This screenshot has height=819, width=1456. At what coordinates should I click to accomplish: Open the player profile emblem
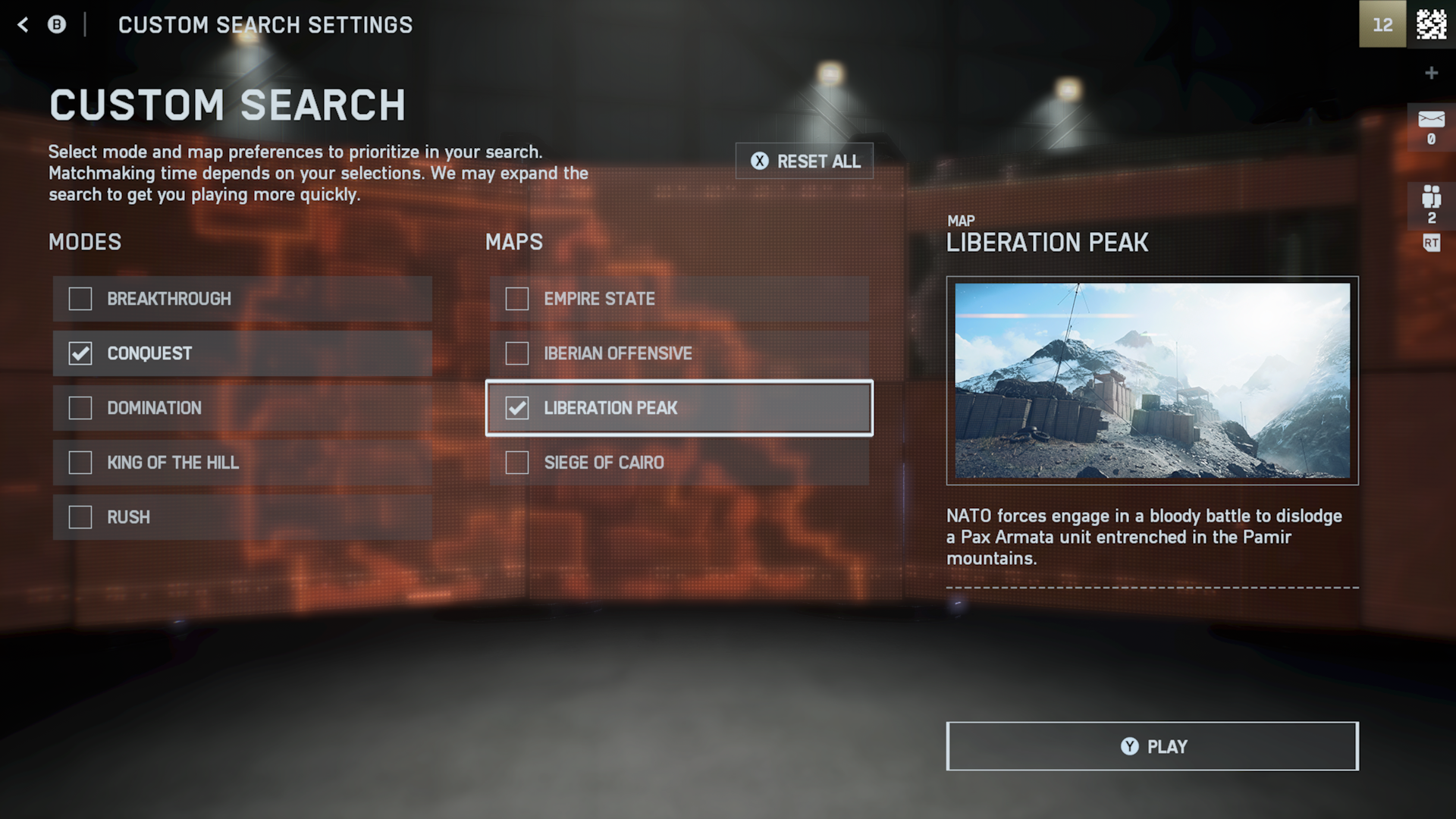click(1431, 24)
